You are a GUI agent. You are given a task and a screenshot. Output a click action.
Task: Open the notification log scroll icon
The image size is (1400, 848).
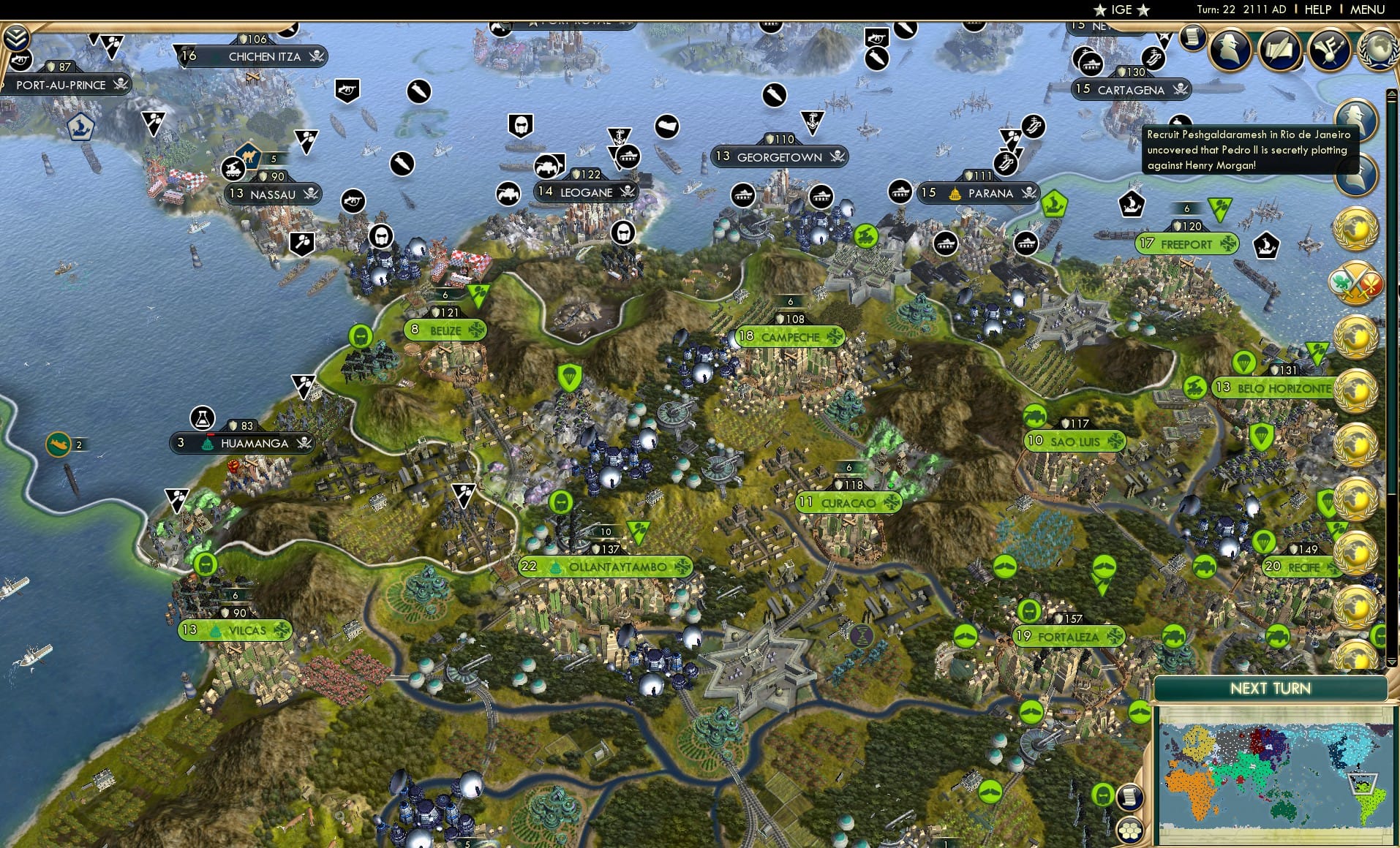pos(1192,38)
